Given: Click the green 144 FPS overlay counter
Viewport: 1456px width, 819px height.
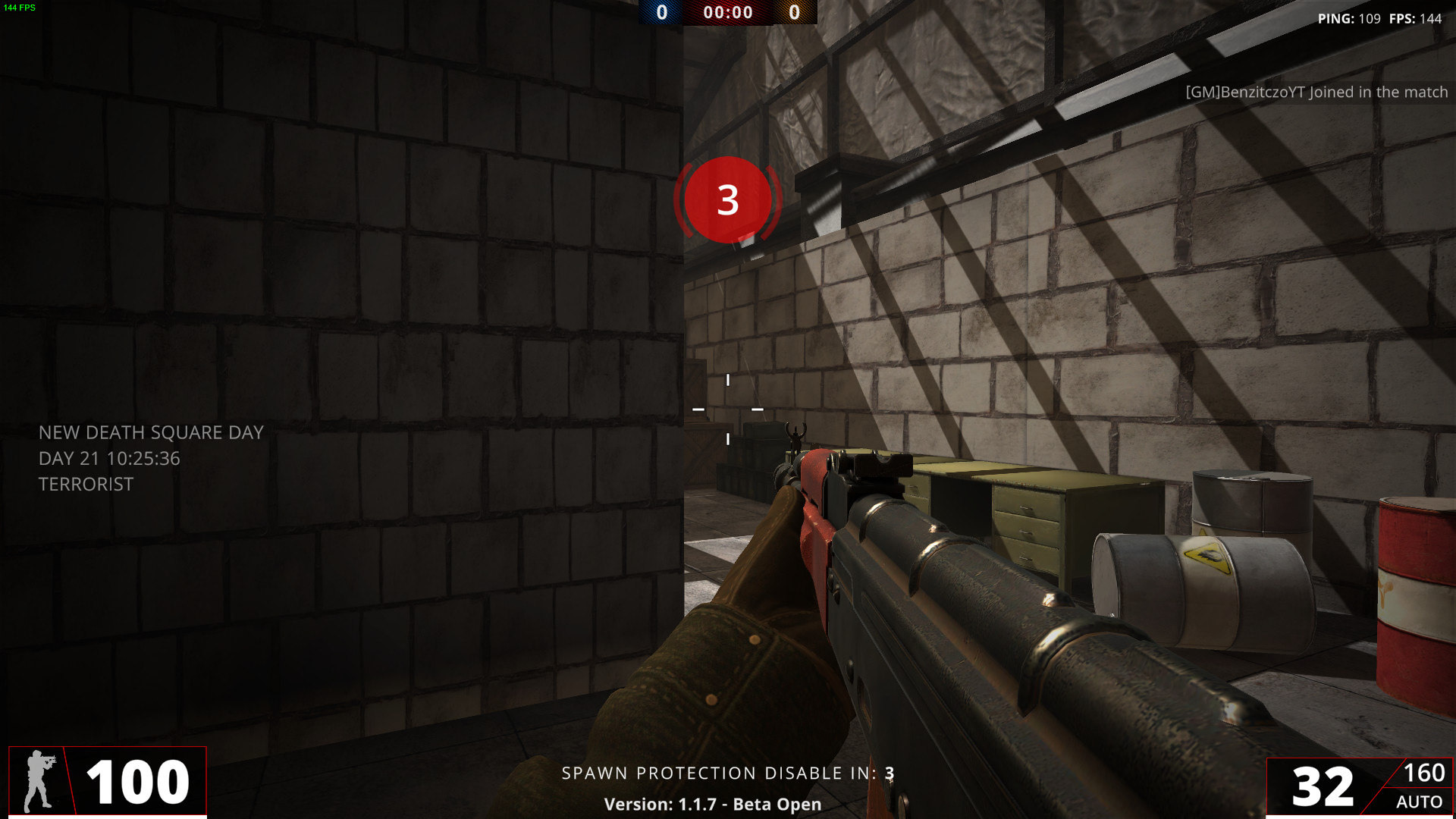Looking at the screenshot, I should click(21, 8).
